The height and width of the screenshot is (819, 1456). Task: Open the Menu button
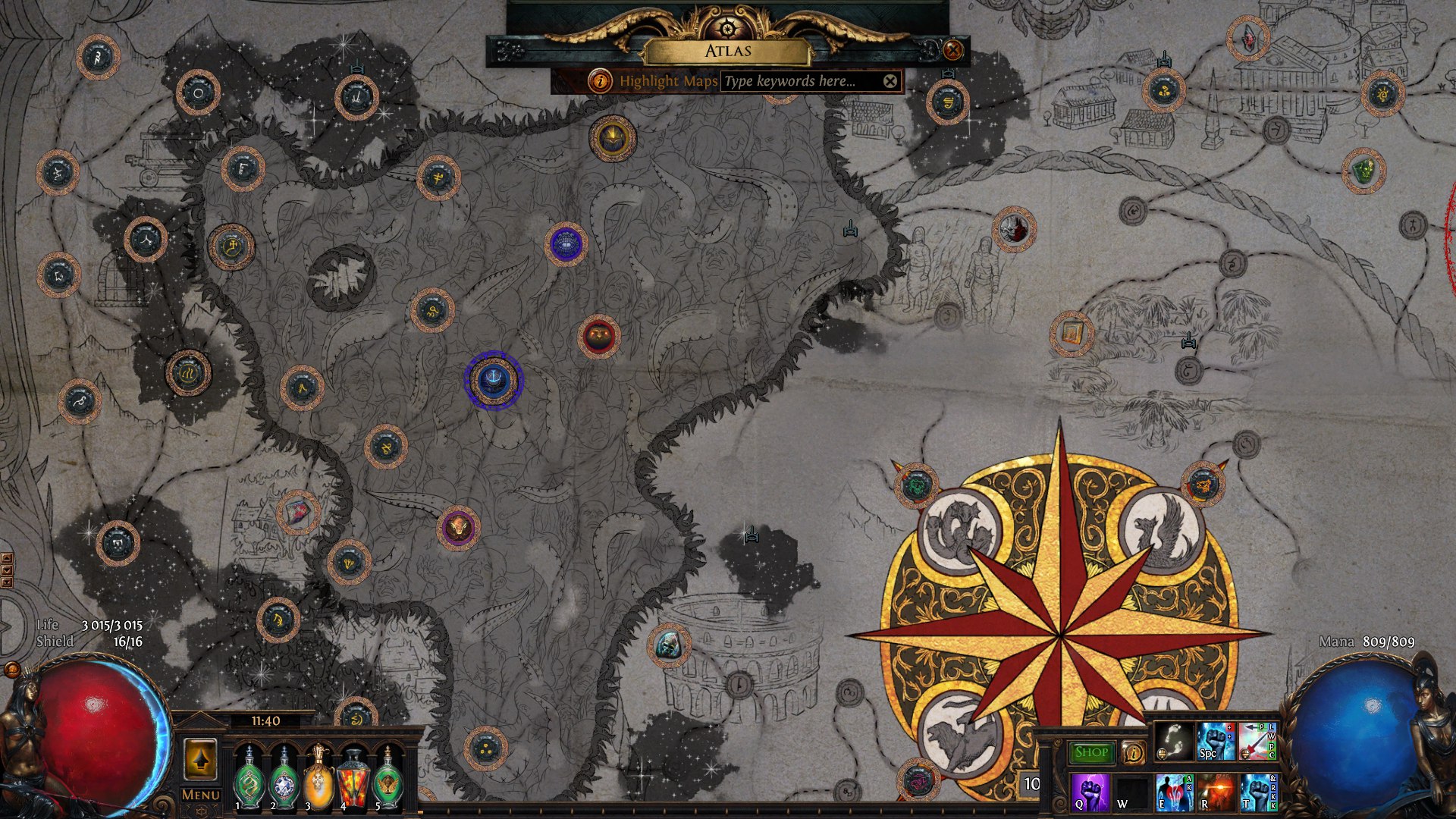click(x=200, y=795)
